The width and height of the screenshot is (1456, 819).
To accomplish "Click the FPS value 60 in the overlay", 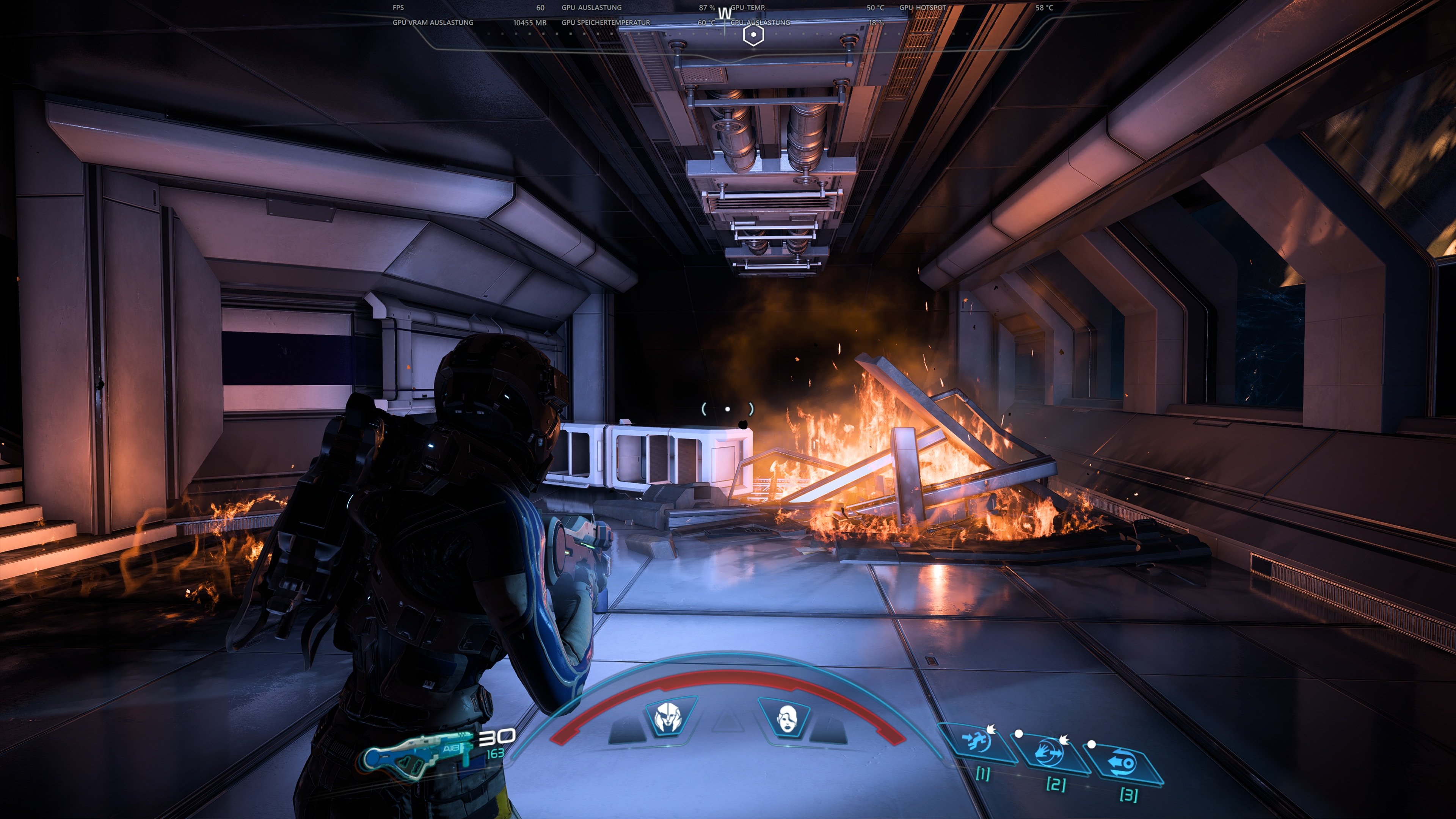I will coord(541,8).
